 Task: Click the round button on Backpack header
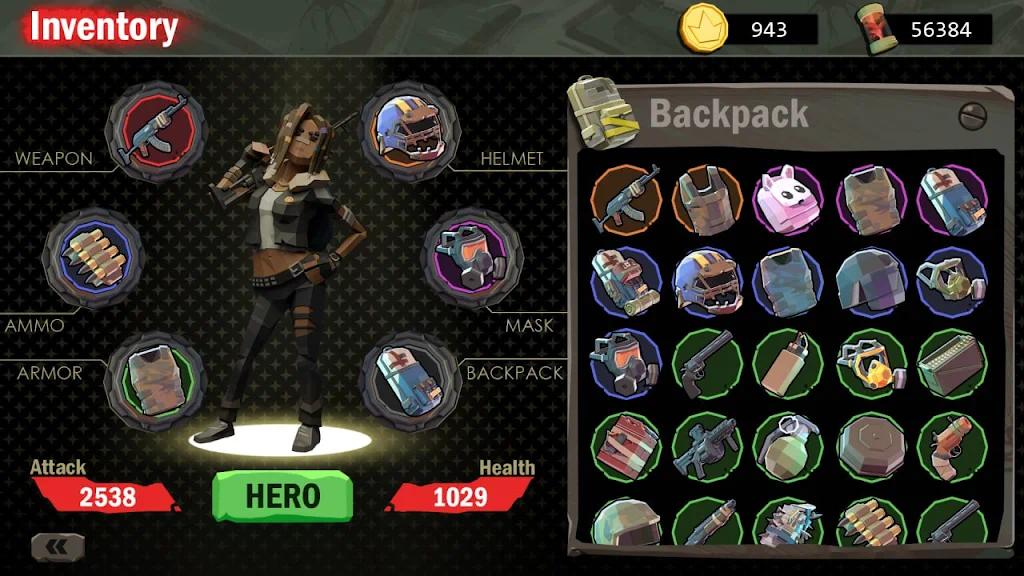click(972, 116)
